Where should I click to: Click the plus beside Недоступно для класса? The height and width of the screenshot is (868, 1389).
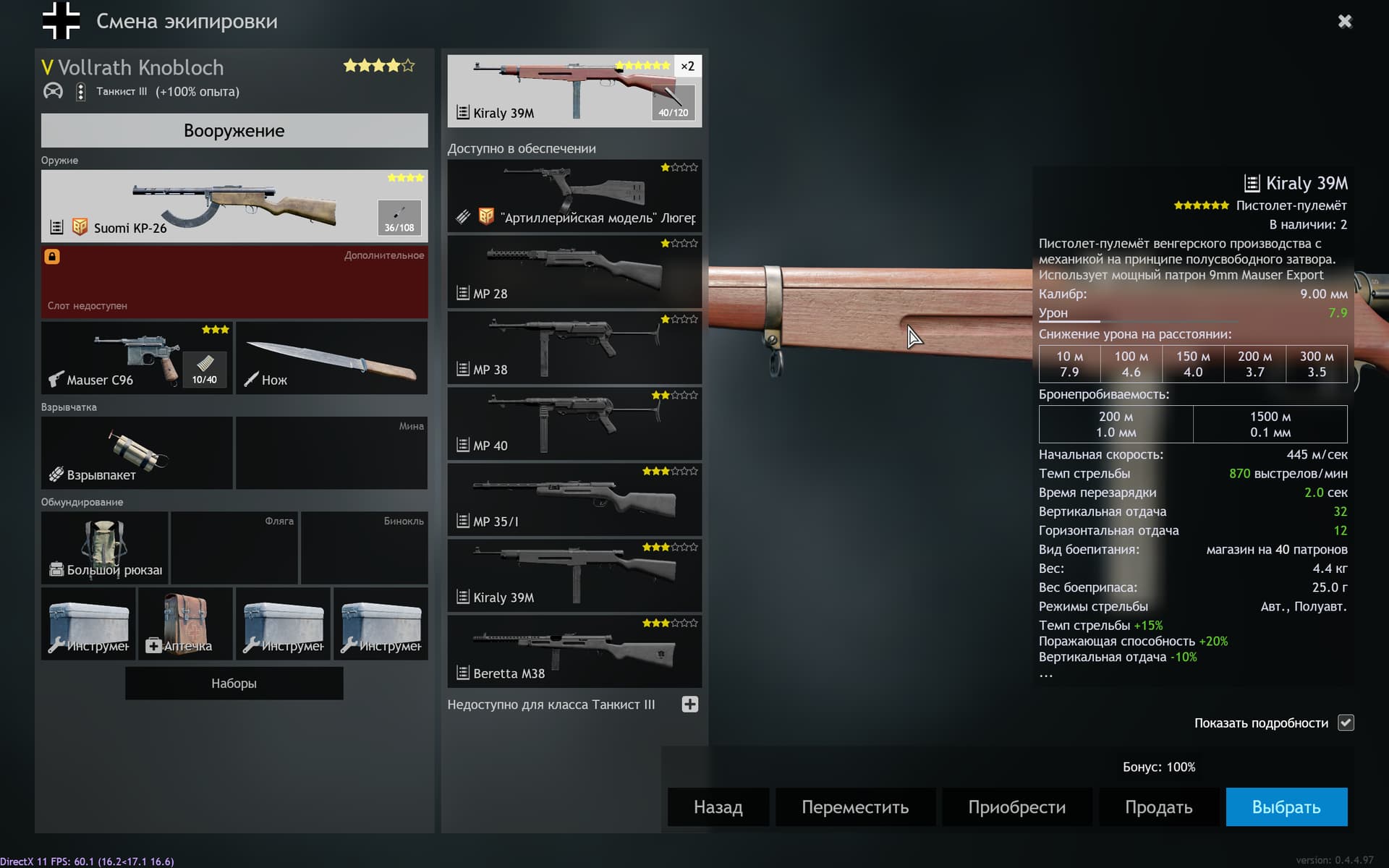click(x=689, y=704)
